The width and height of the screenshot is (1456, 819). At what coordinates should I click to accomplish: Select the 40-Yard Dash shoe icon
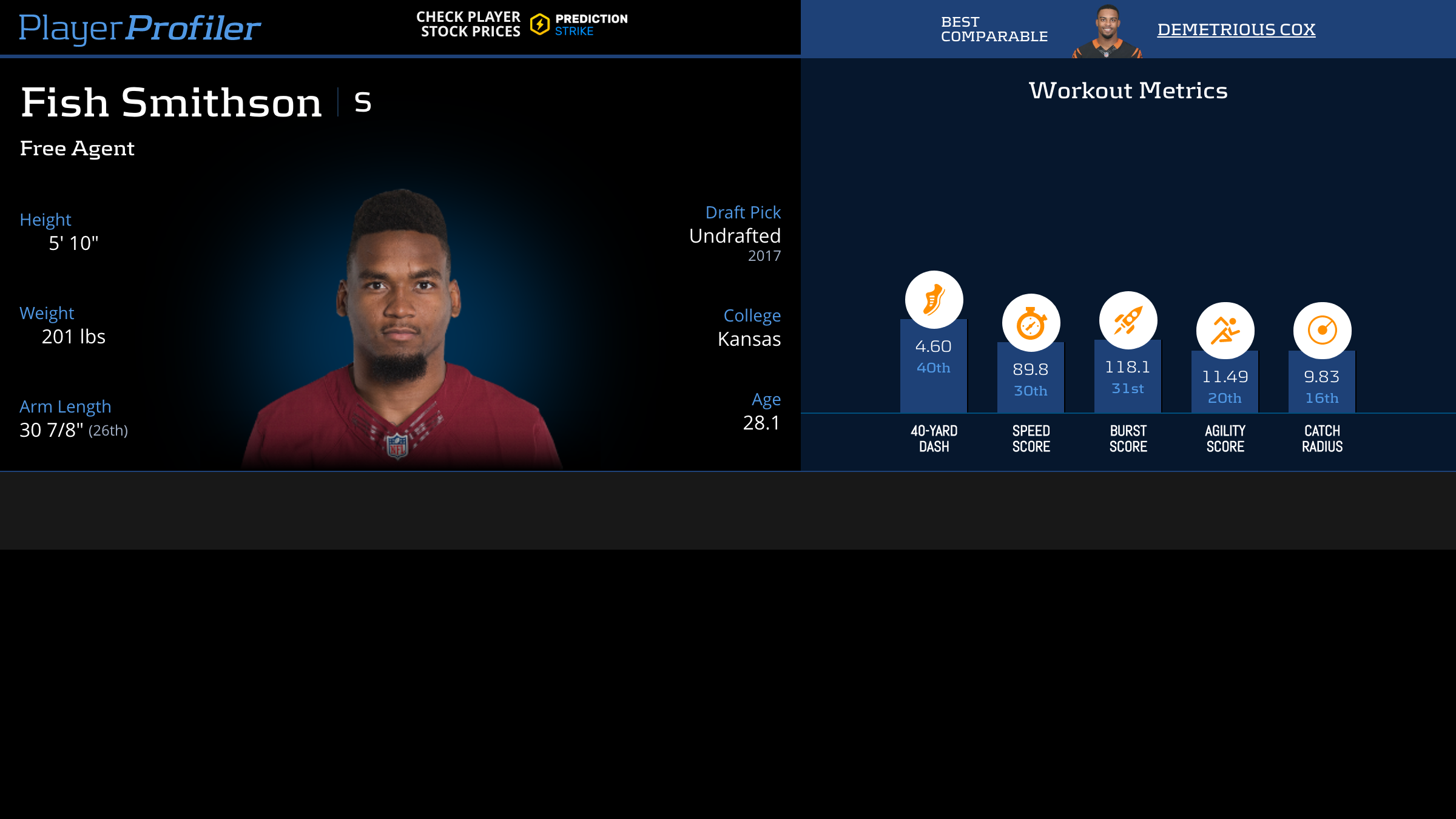[x=934, y=300]
